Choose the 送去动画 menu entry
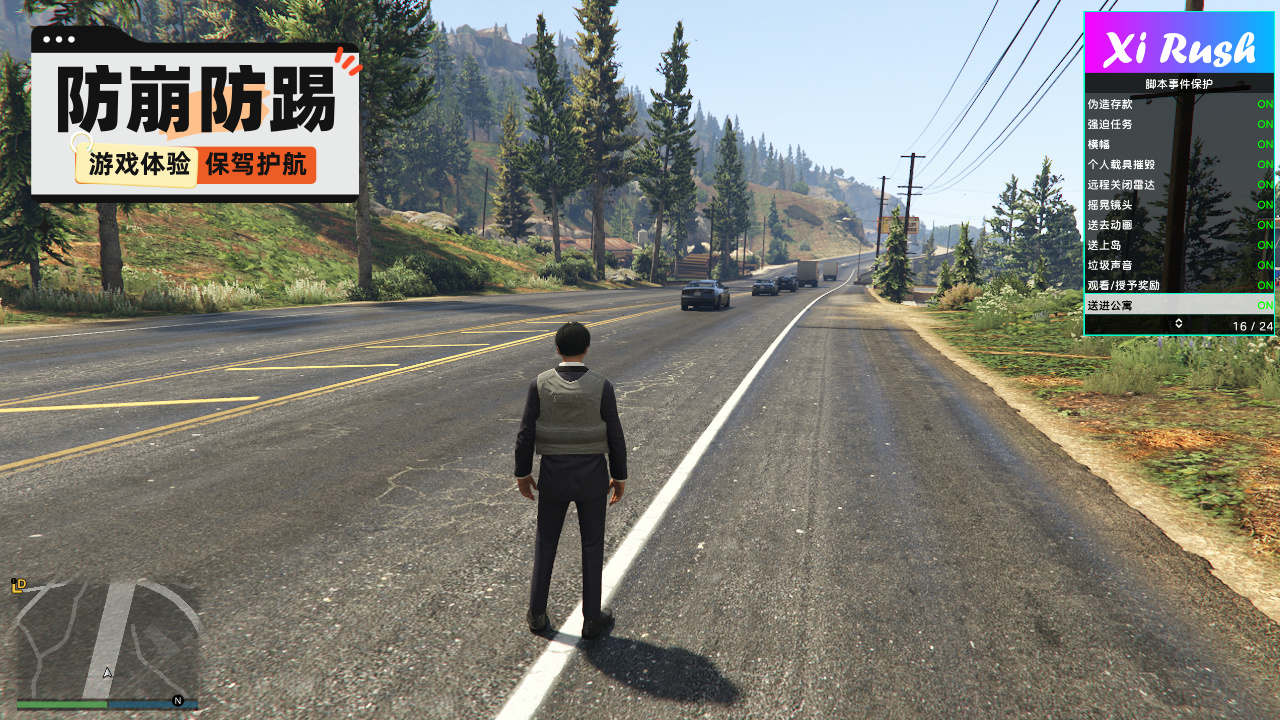Image resolution: width=1280 pixels, height=720 pixels. click(1180, 225)
